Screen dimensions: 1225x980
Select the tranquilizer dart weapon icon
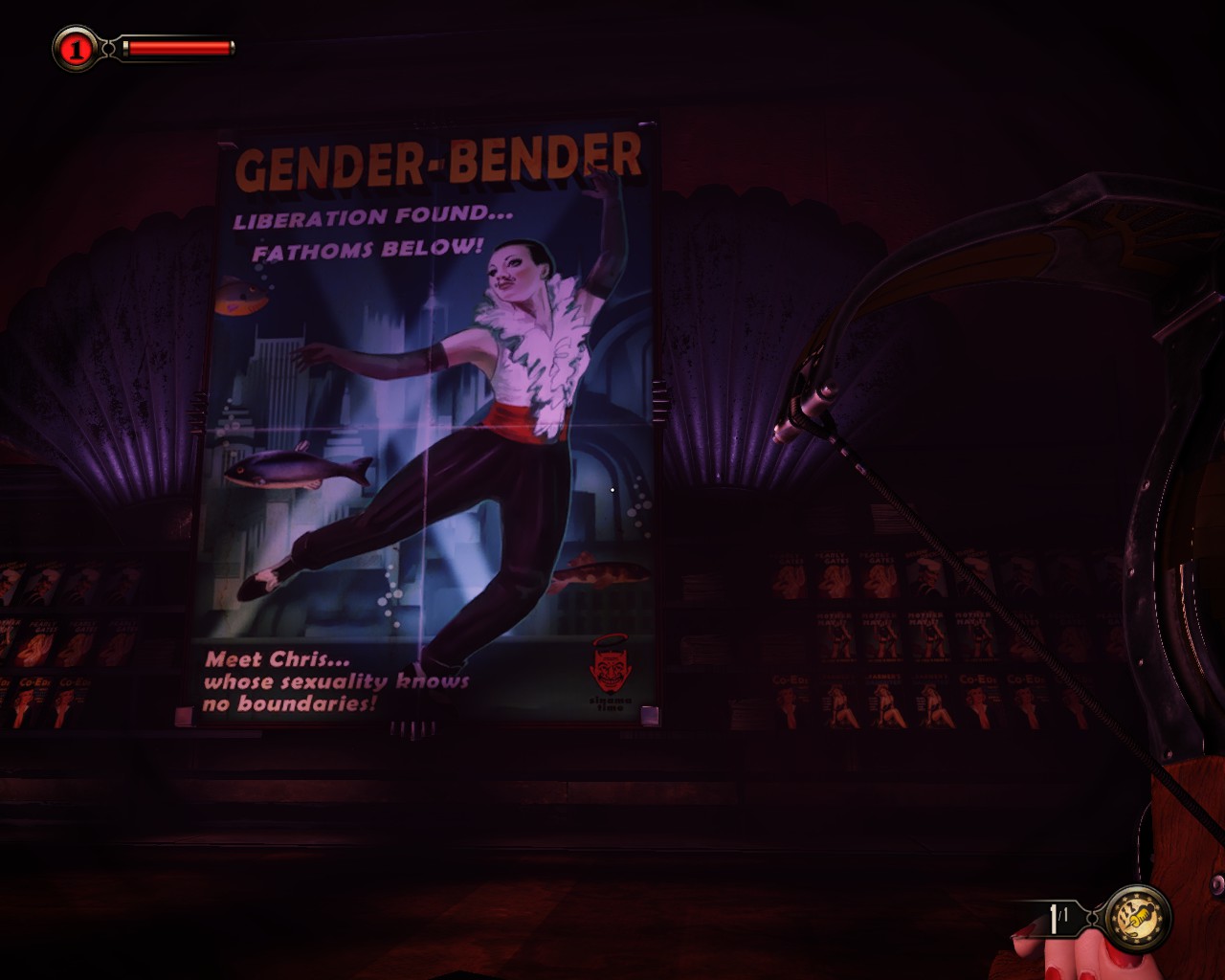click(x=1138, y=919)
